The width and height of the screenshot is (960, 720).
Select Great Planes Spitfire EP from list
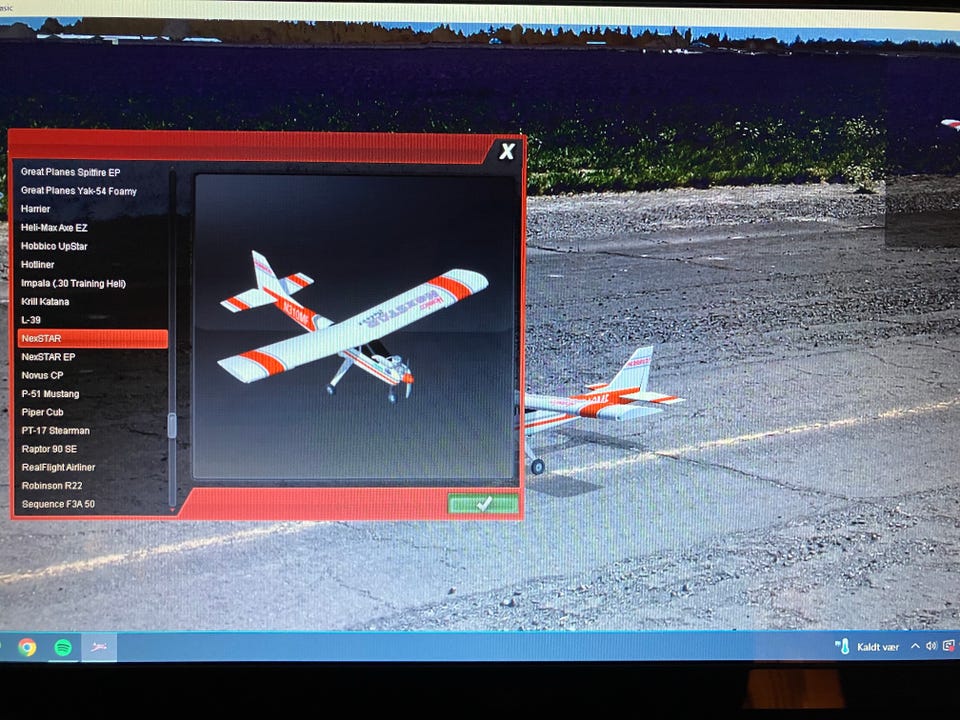(x=70, y=172)
